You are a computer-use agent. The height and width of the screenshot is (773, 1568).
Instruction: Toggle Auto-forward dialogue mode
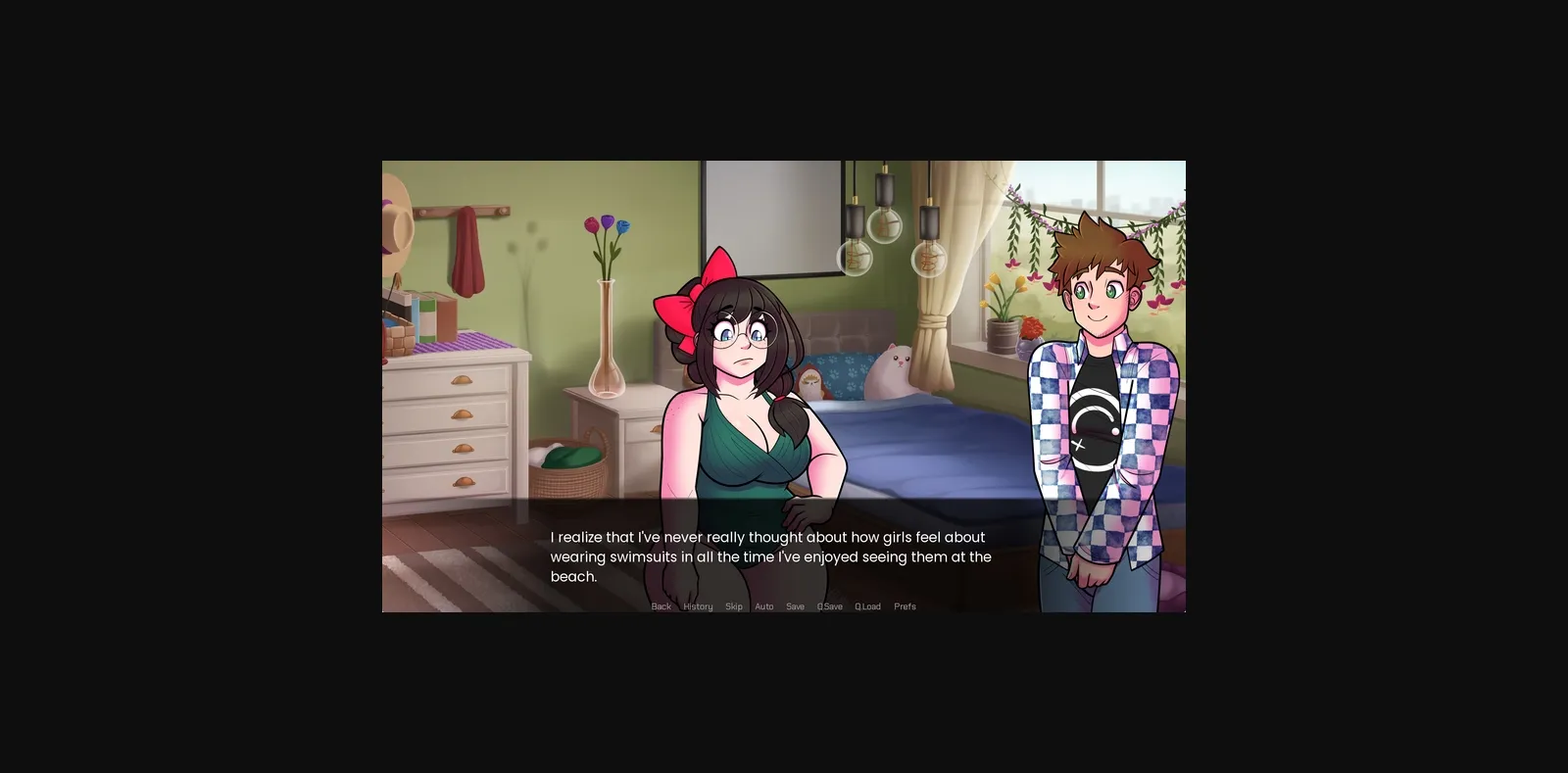763,605
